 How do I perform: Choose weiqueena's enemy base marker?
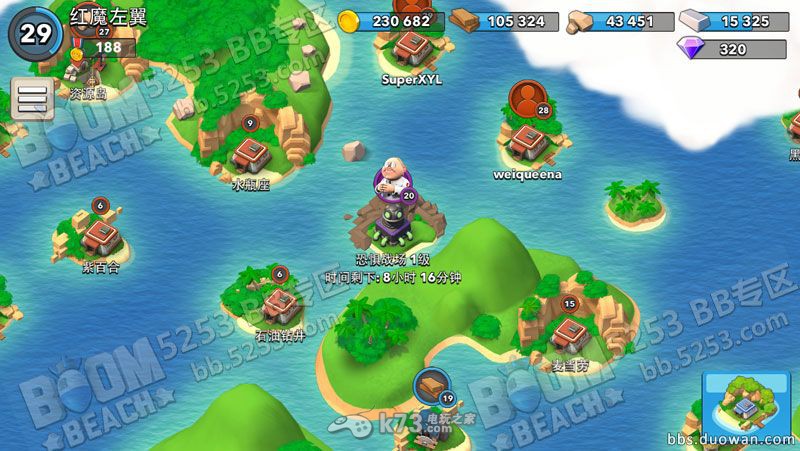526,141
